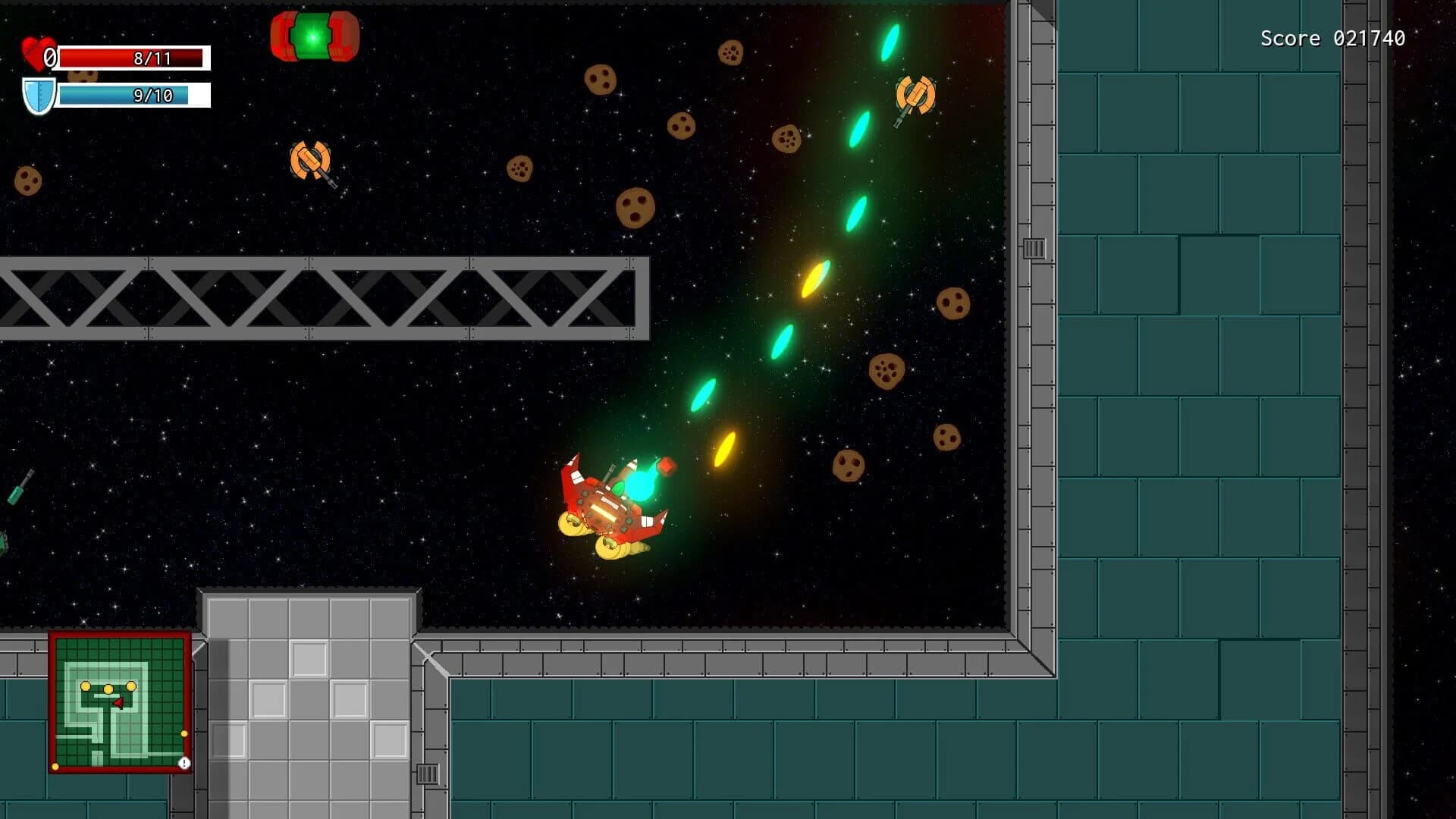Click the orange turret below the green capsule
This screenshot has height=819, width=1456.
309,161
